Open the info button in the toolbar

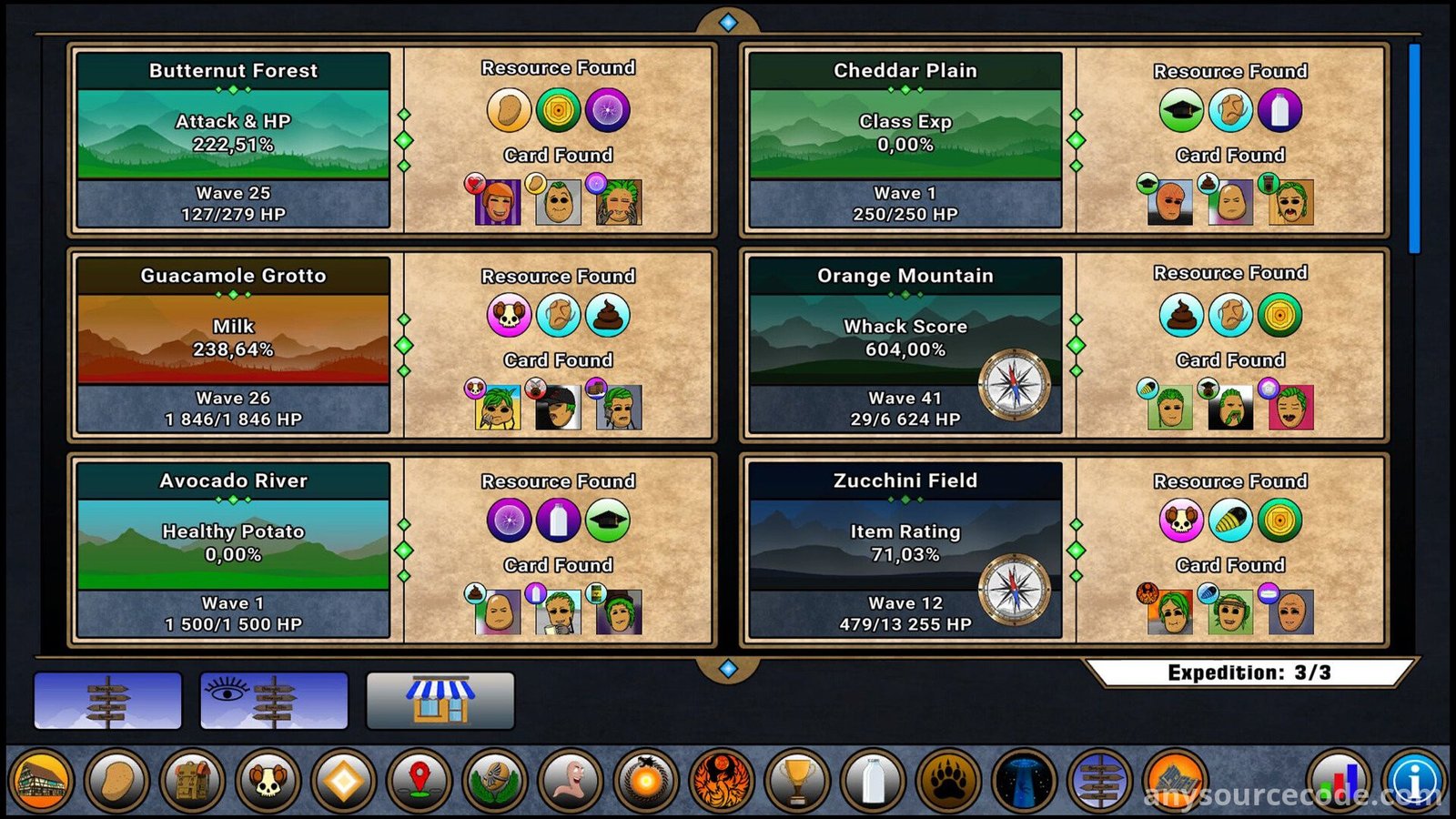coord(1416,781)
